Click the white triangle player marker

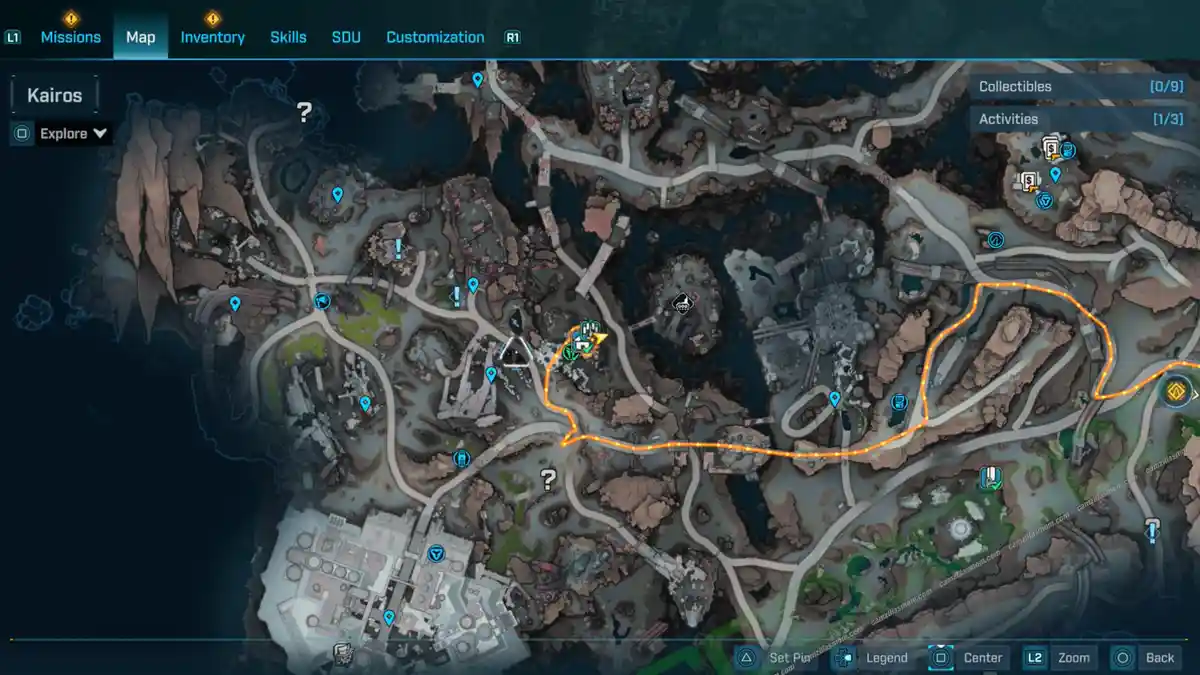click(516, 352)
